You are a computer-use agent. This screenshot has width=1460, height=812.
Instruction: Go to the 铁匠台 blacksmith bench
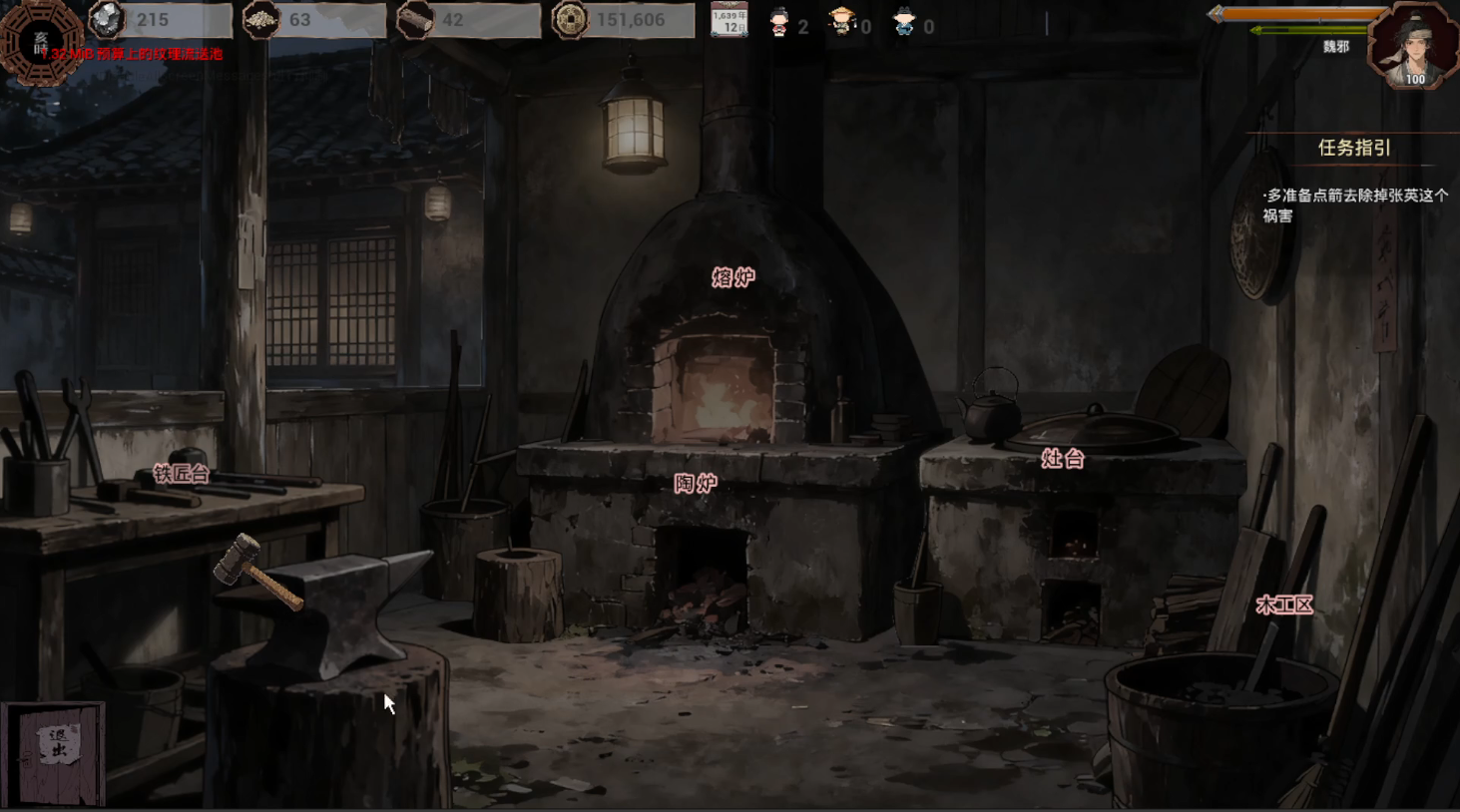[x=181, y=474]
